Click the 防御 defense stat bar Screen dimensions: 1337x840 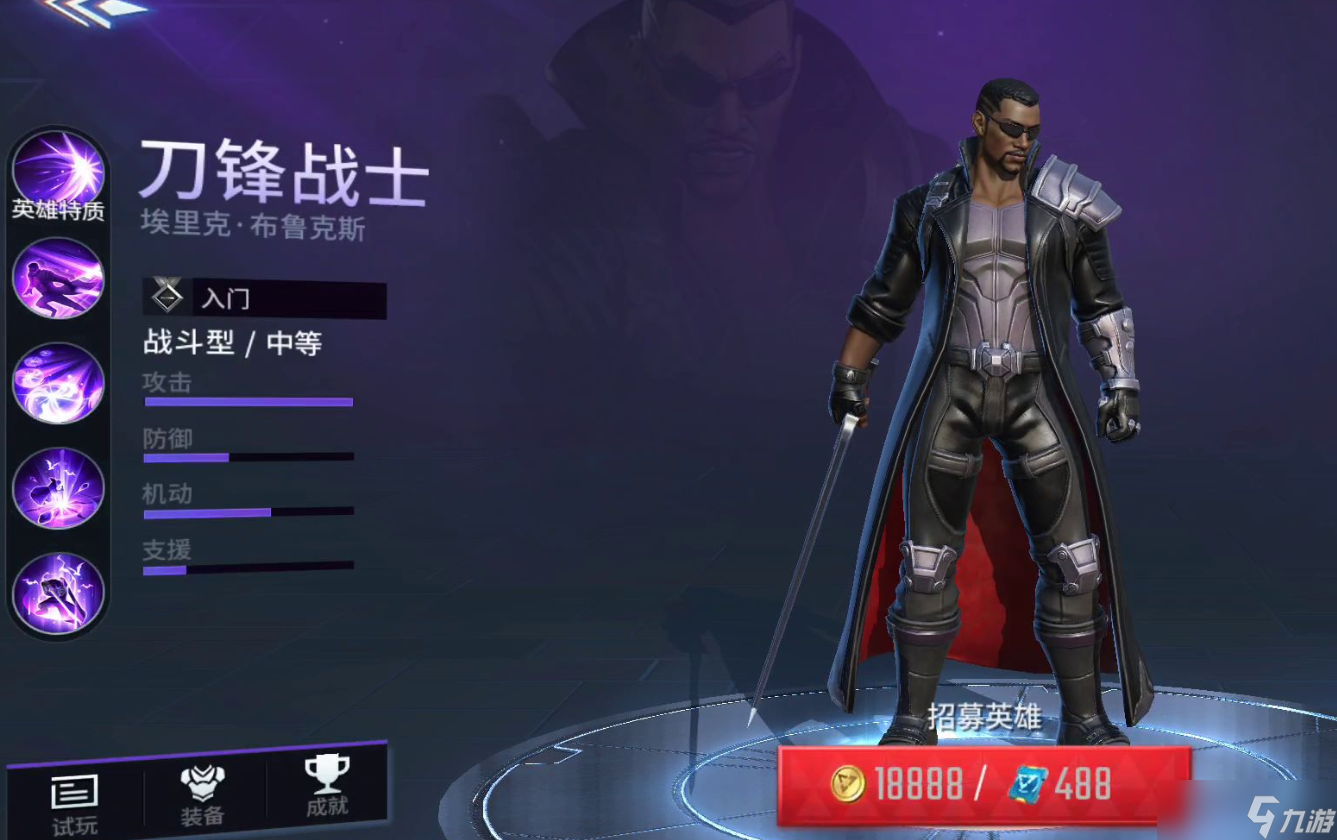248,457
